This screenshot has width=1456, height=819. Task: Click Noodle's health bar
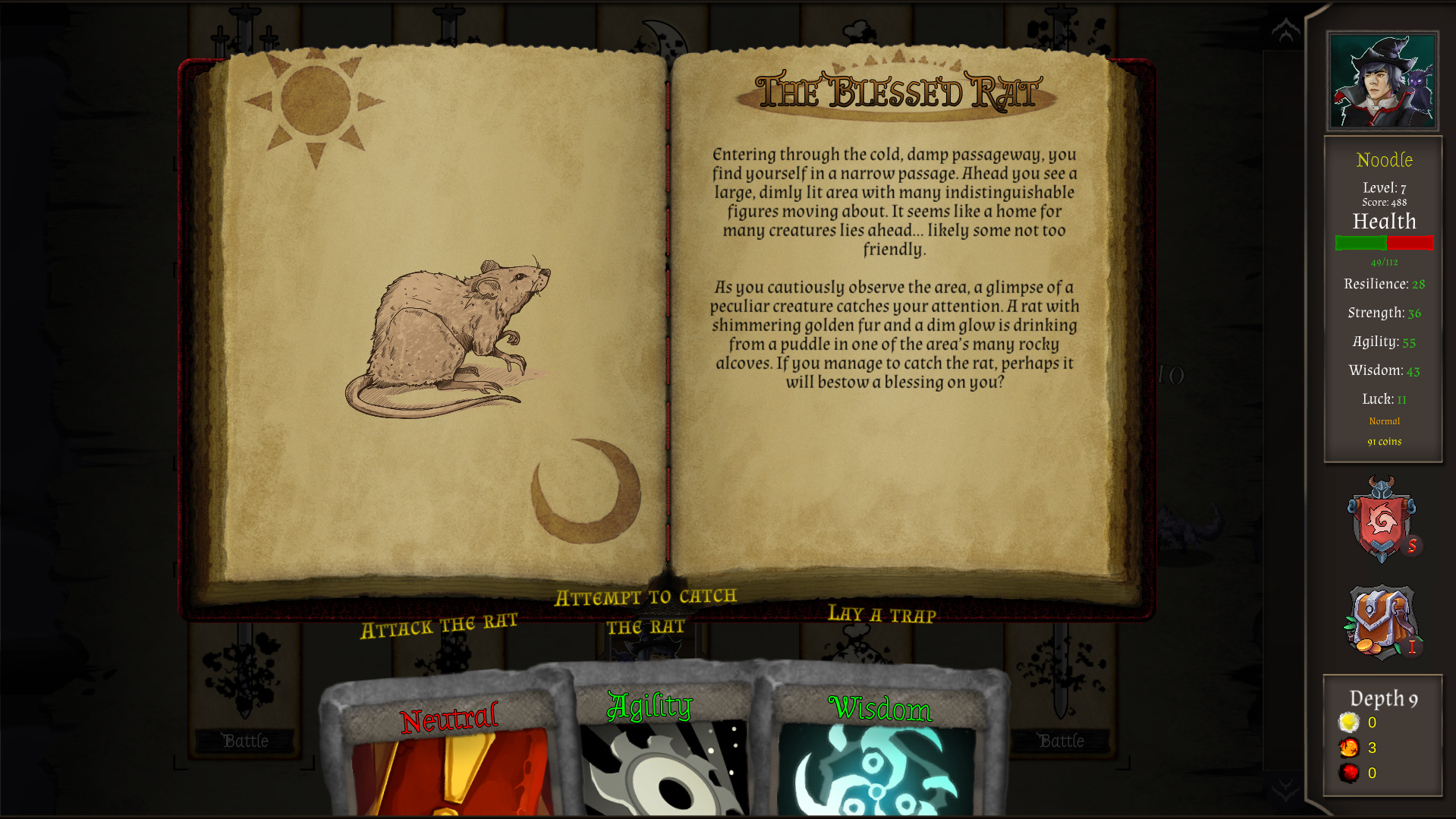point(1383,243)
